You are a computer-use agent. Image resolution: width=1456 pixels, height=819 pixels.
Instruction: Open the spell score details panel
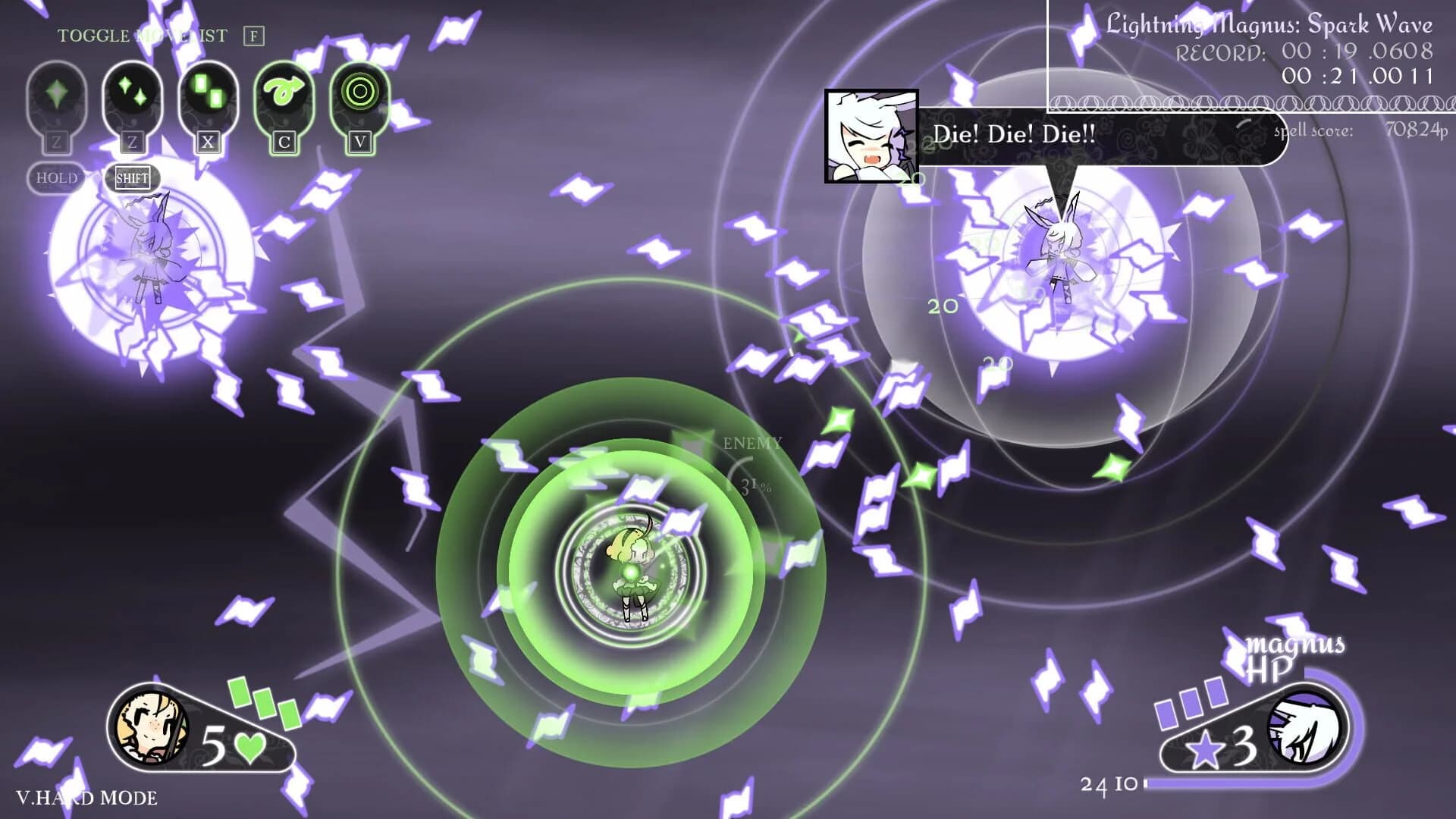click(1312, 130)
